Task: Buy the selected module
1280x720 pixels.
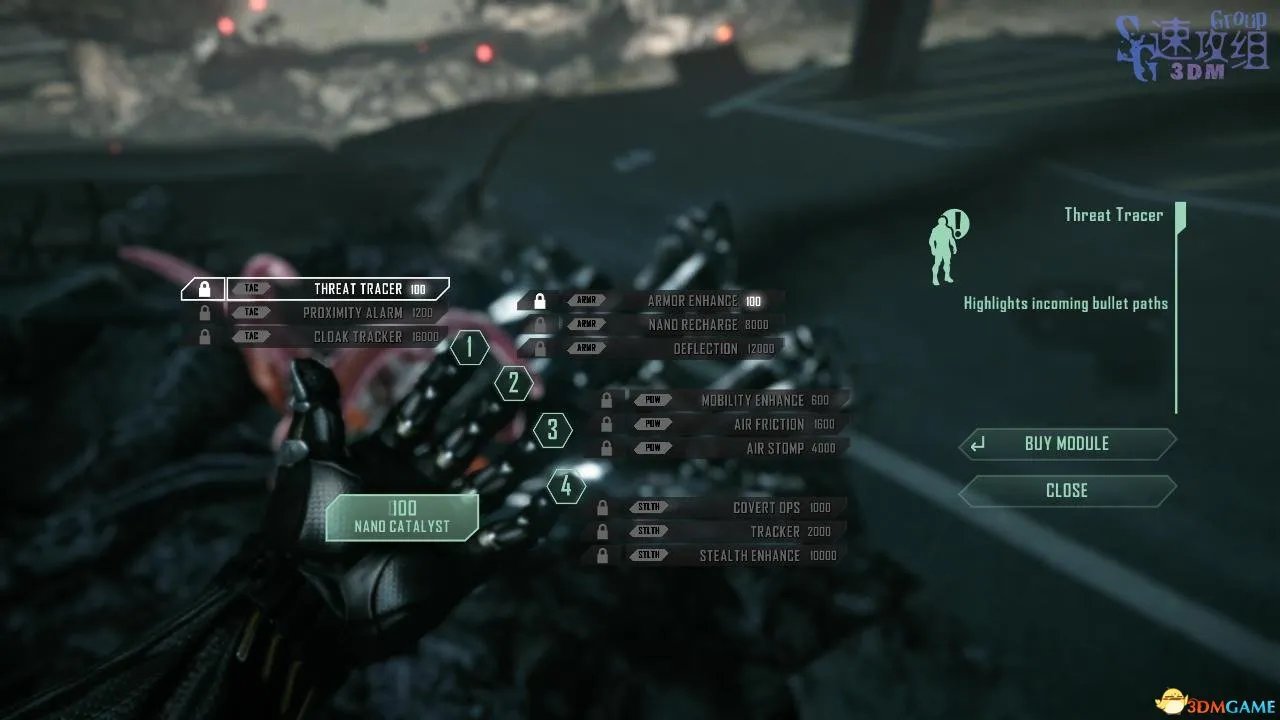Action: tap(1067, 444)
